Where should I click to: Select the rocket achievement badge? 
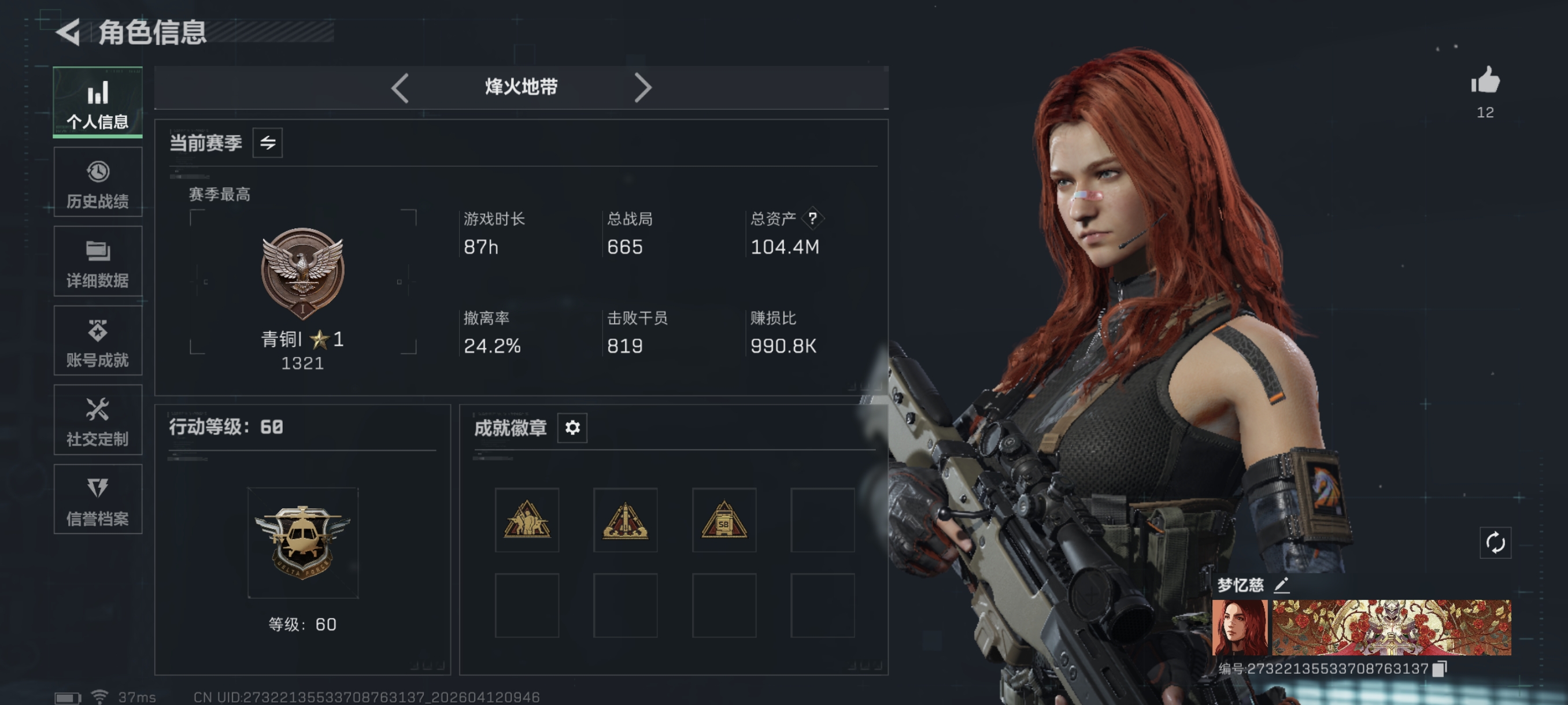pyautogui.click(x=625, y=520)
